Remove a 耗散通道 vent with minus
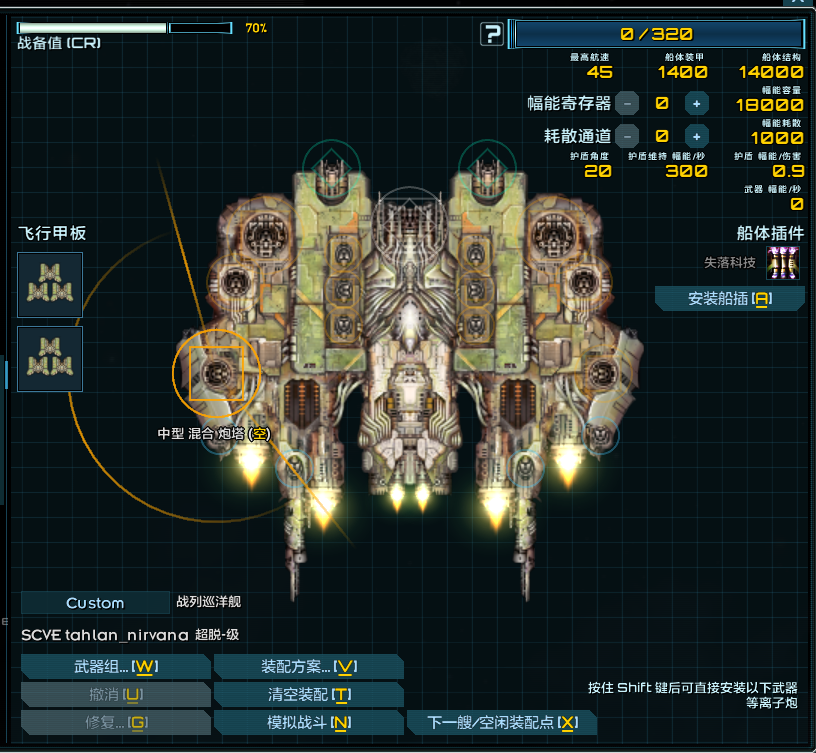 (x=627, y=136)
